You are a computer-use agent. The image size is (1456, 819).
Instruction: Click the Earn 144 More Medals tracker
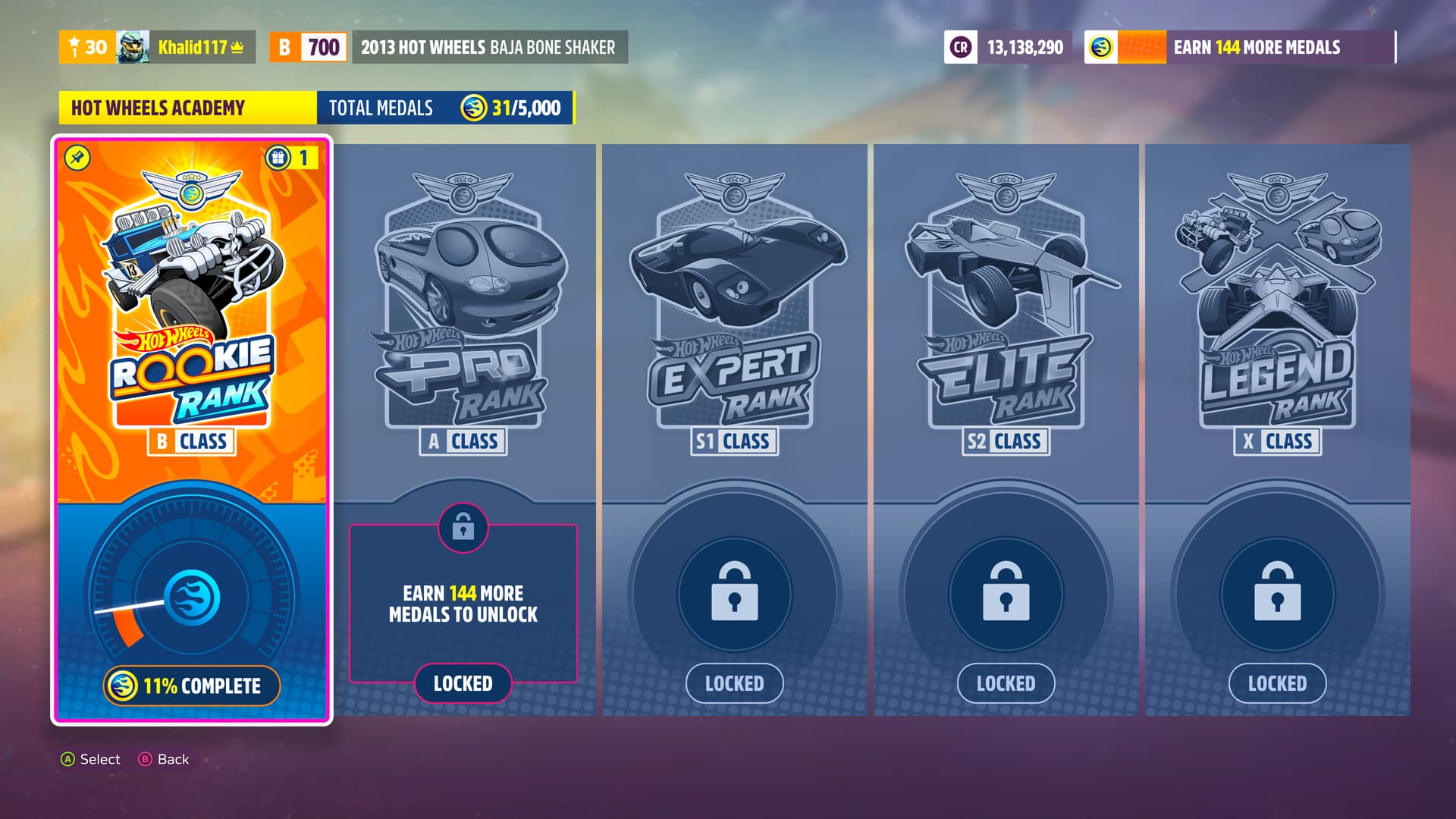pyautogui.click(x=1241, y=47)
